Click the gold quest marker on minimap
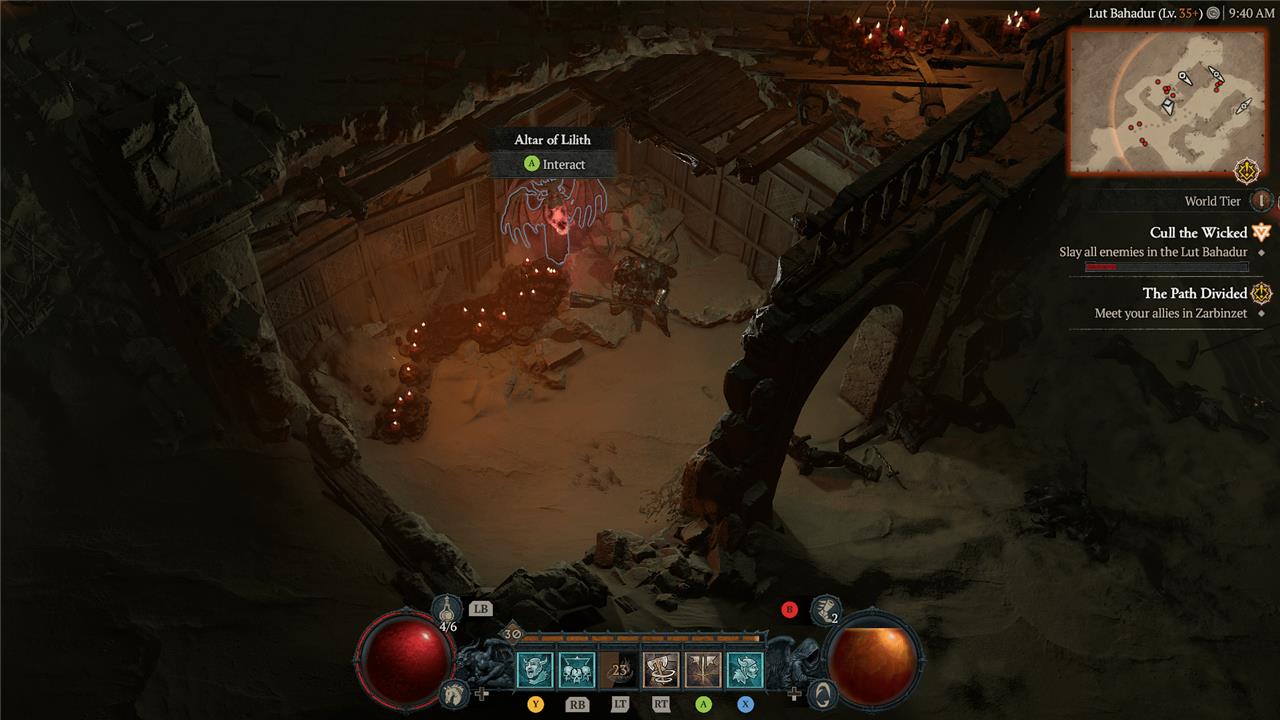Image resolution: width=1280 pixels, height=720 pixels. (1247, 171)
